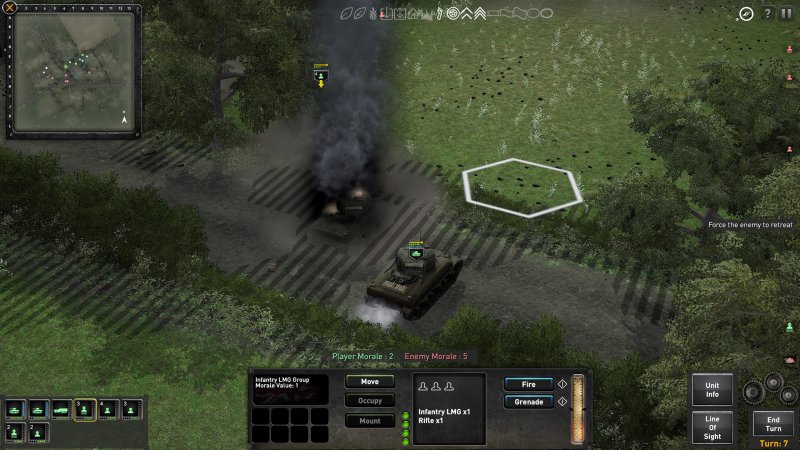Pause the game
This screenshot has height=450, width=800.
786,14
